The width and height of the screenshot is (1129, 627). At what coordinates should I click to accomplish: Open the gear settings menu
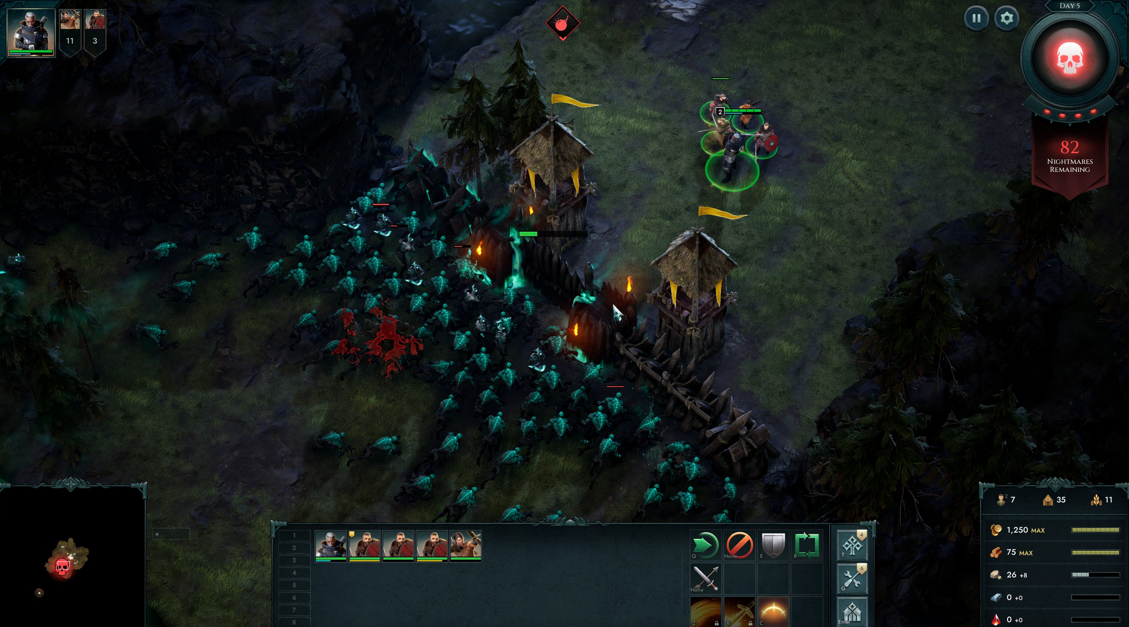[1006, 18]
